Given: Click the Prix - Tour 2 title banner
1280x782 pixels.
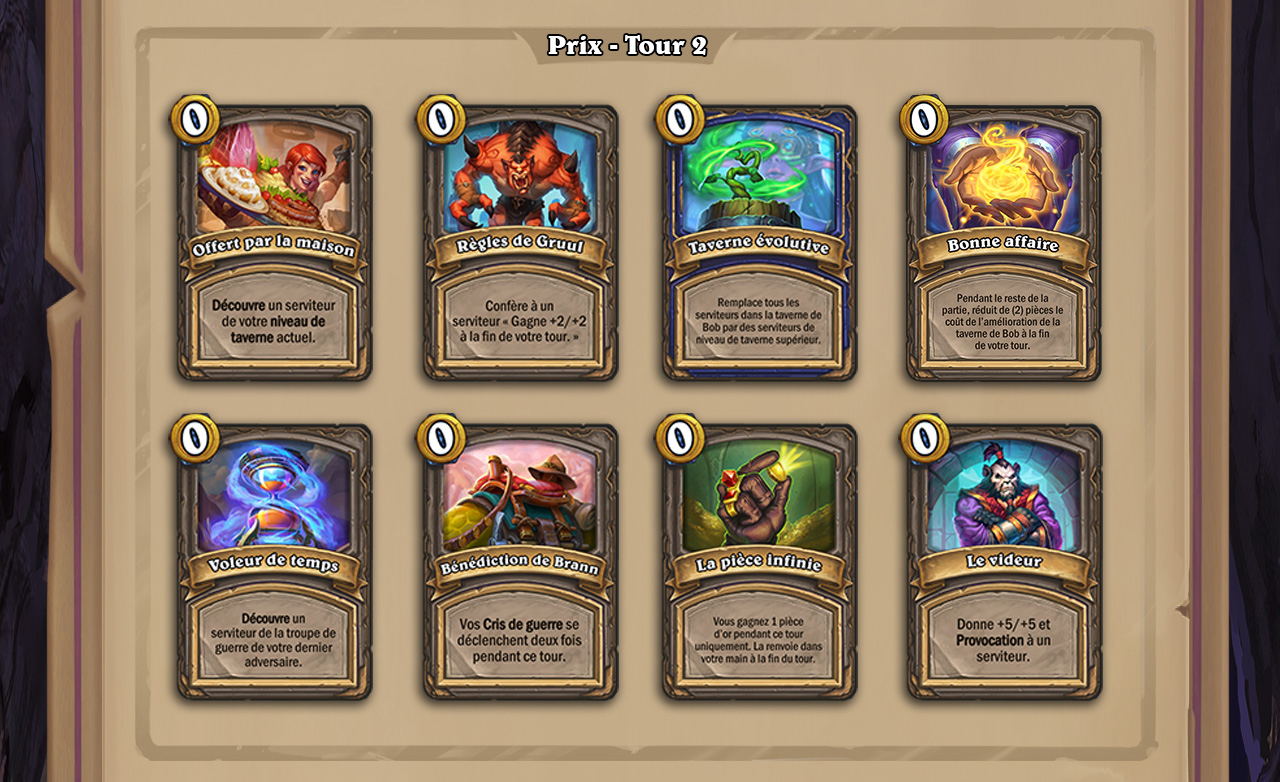Looking at the screenshot, I should (x=628, y=43).
